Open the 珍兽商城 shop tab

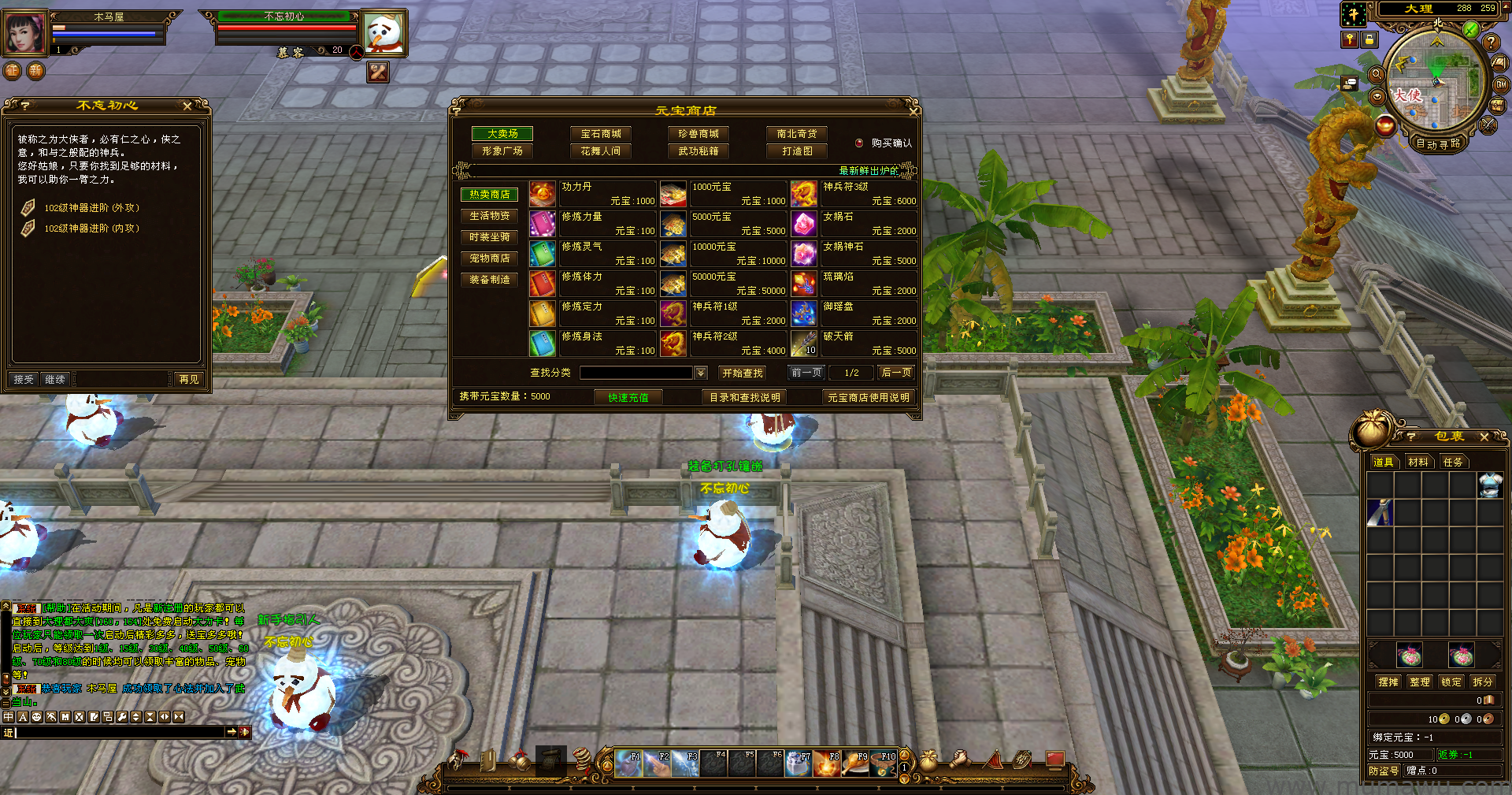click(698, 134)
